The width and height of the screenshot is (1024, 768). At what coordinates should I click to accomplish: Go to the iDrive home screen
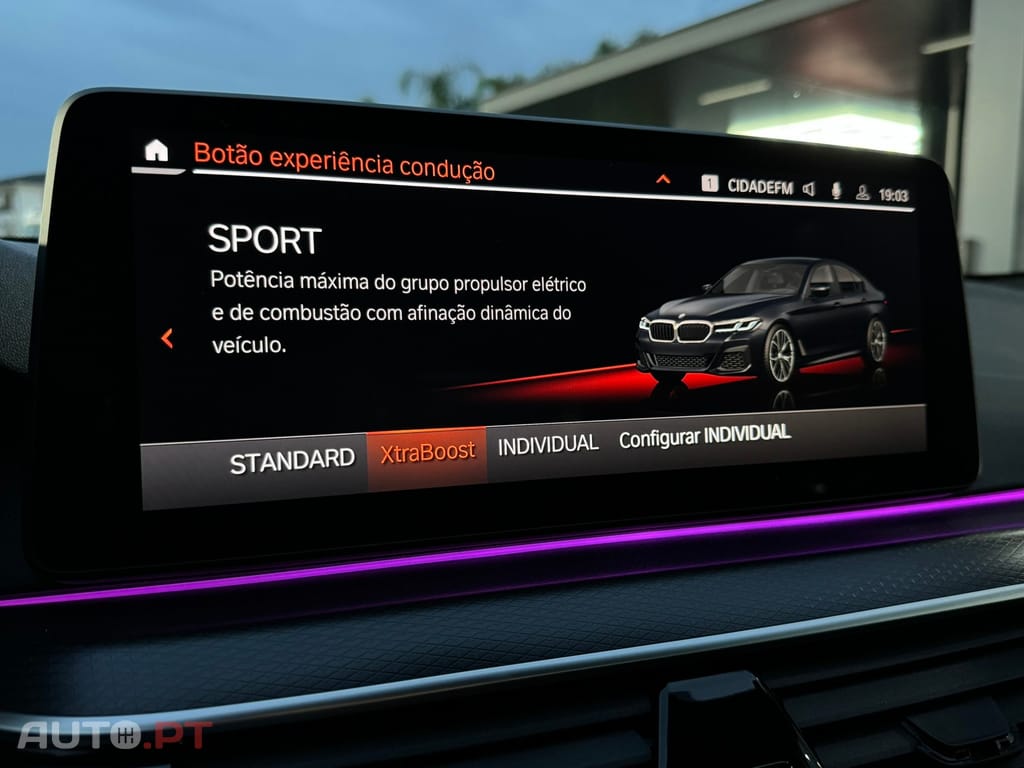click(x=156, y=152)
